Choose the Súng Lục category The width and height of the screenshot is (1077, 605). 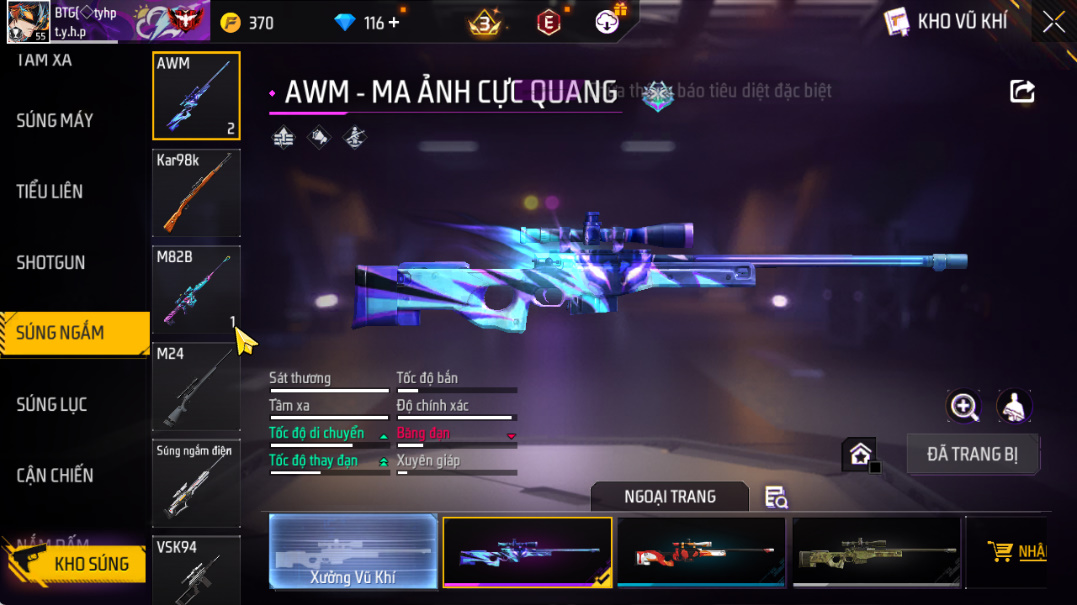pyautogui.click(x=52, y=405)
